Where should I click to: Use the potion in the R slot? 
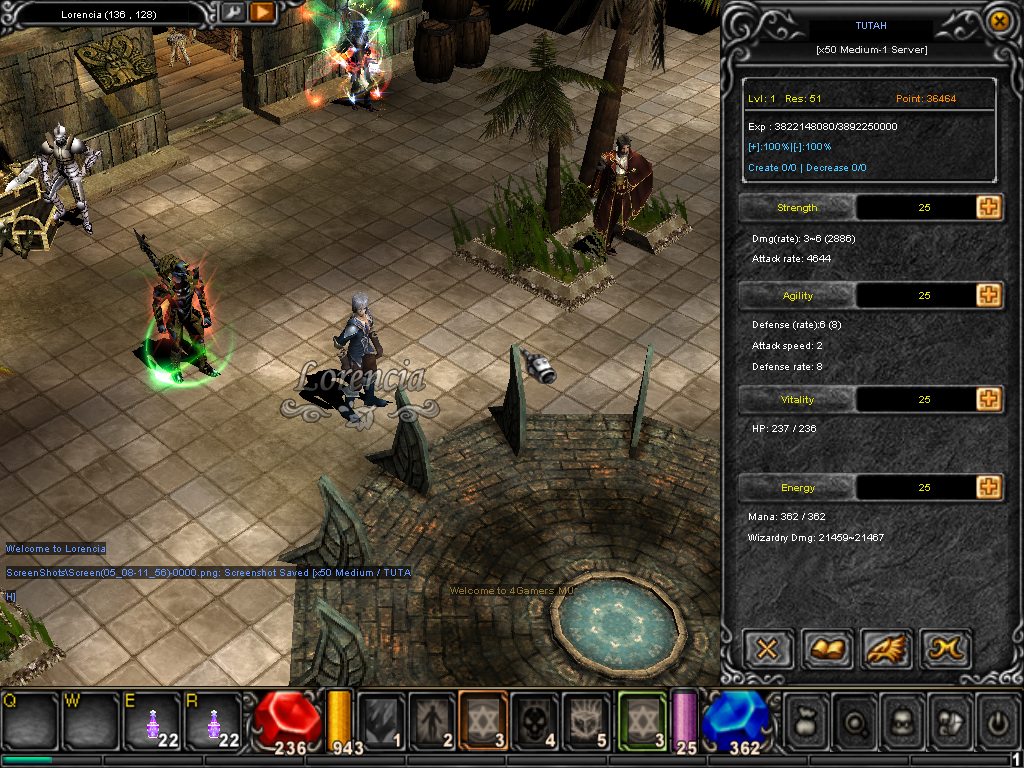(212, 720)
